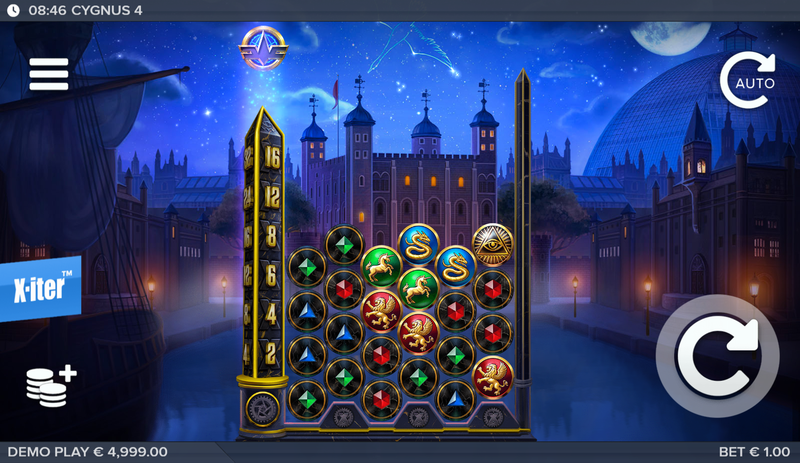Spin the reels with the large arrow button
This screenshot has width=800, height=463.
tap(716, 354)
